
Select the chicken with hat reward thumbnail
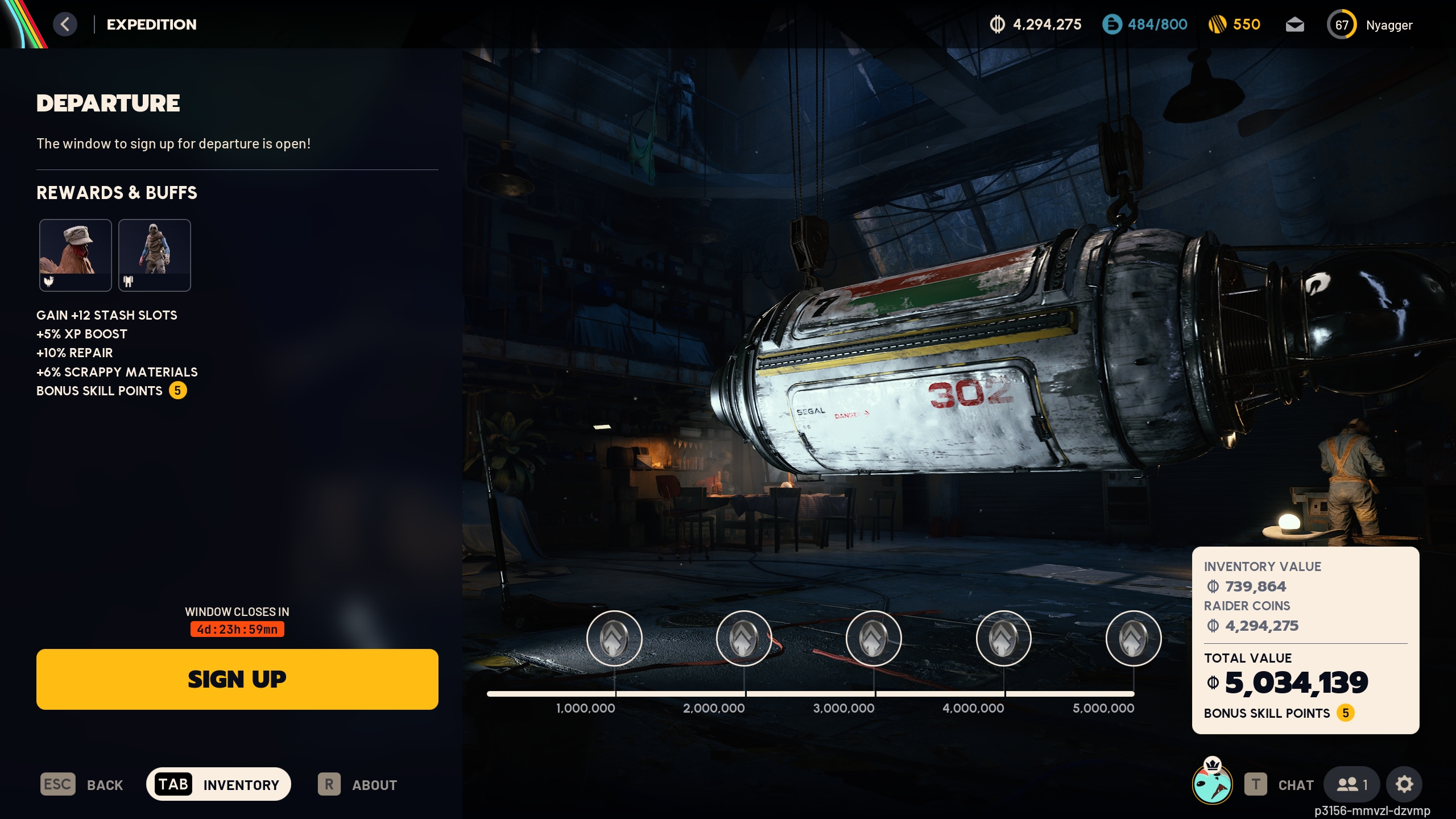click(76, 255)
